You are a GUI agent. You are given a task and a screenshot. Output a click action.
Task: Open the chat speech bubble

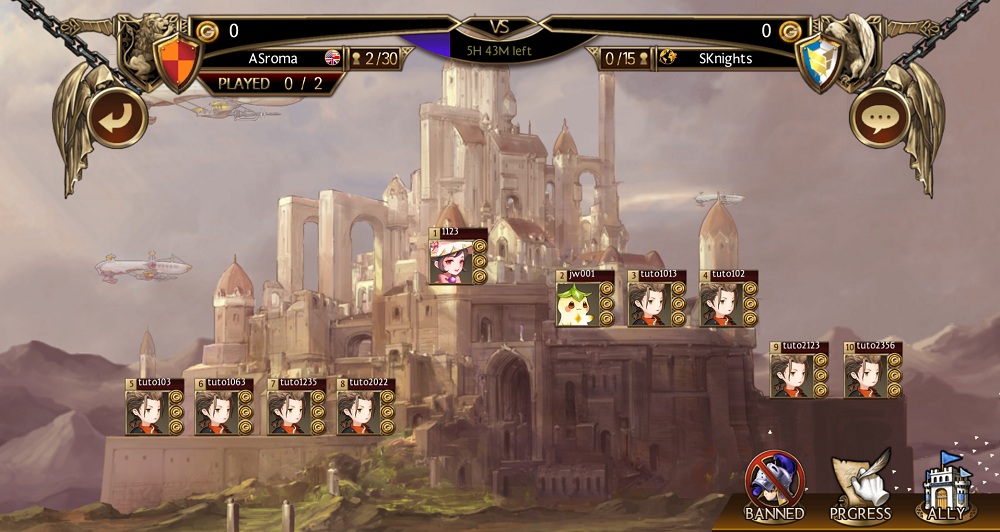pos(880,118)
